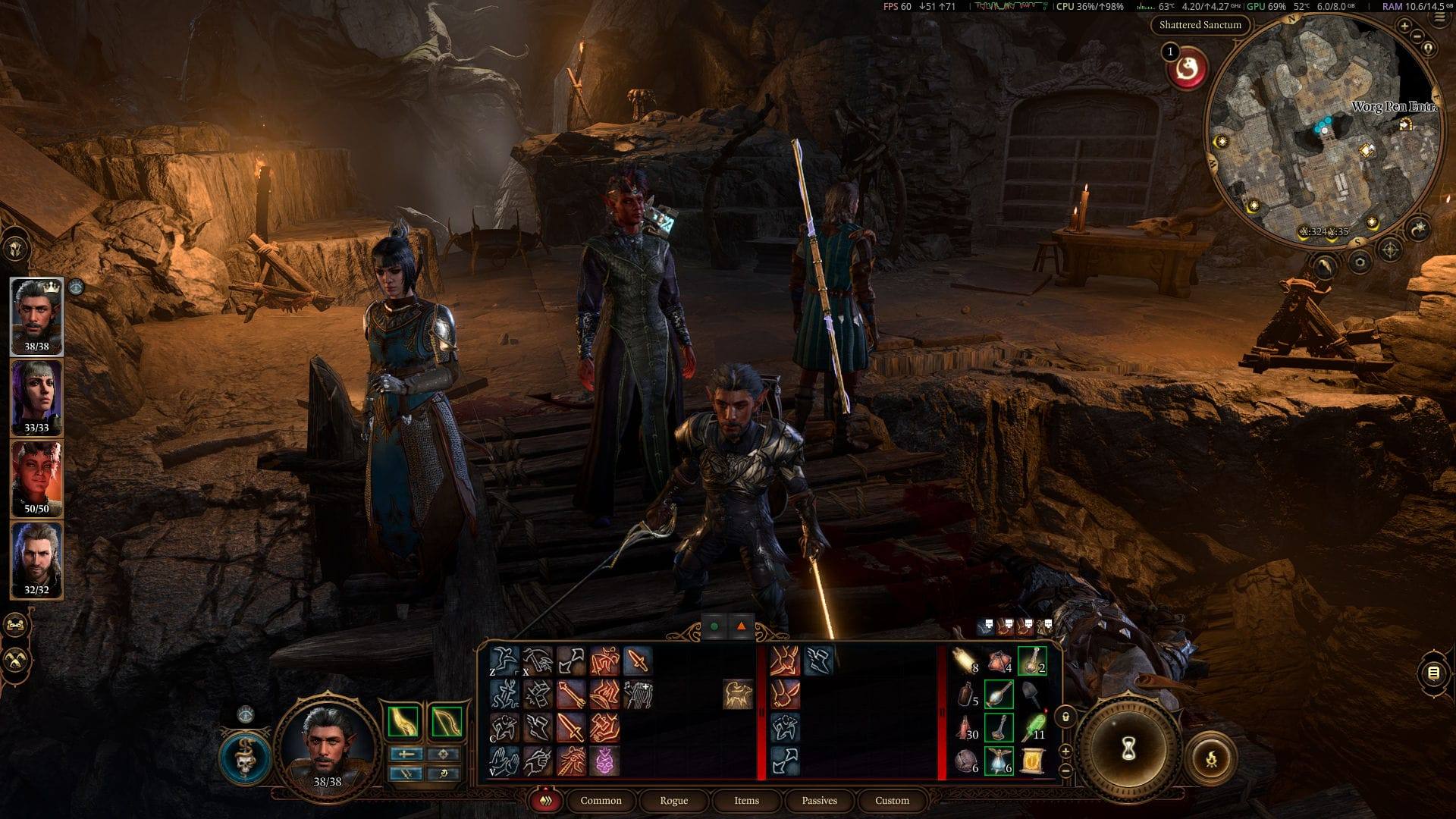Toggle the hotbar lock button

point(1065,717)
